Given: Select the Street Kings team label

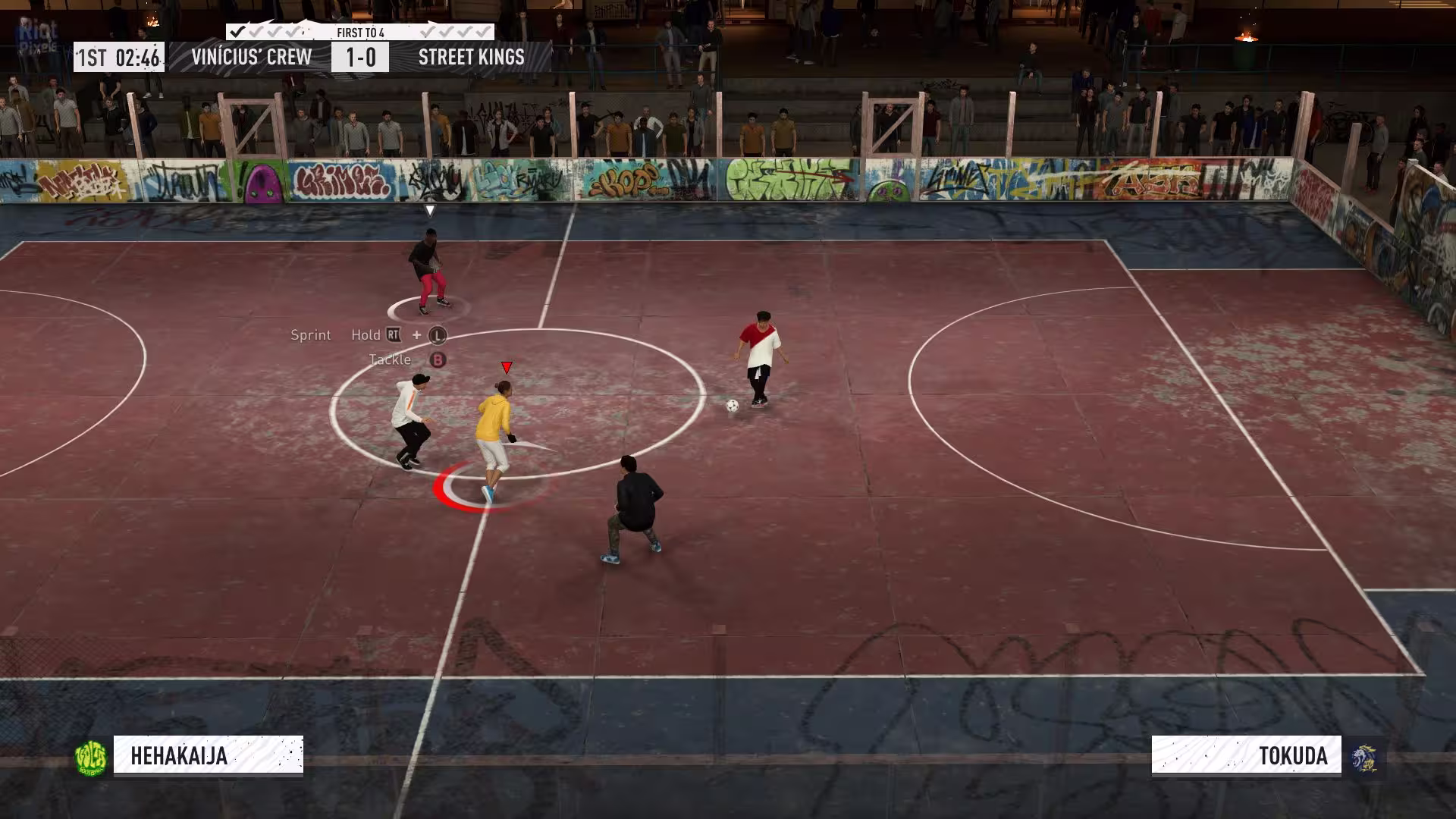Looking at the screenshot, I should (471, 57).
